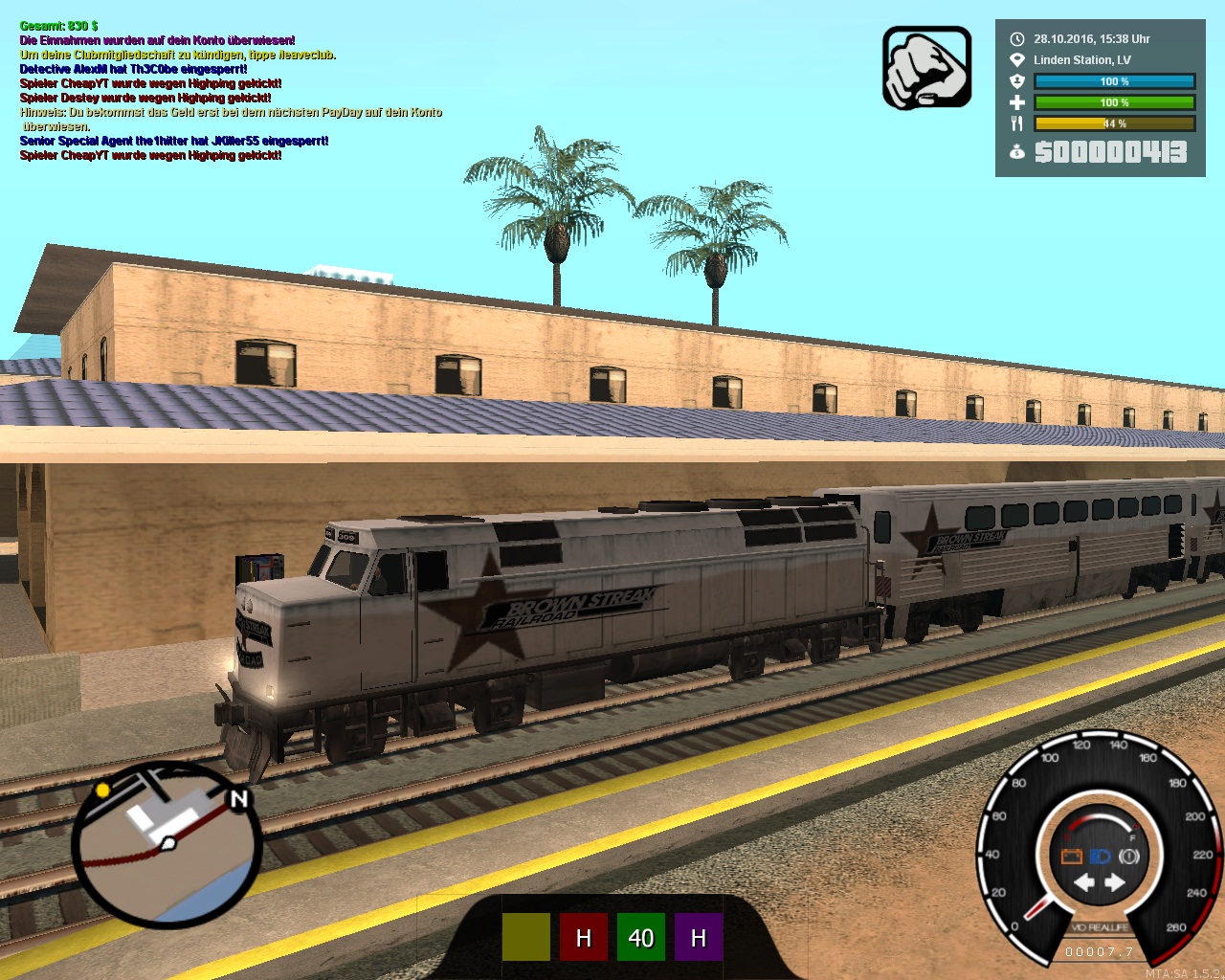
Task: Activate the right turn signal arrow
Action: tap(1115, 882)
